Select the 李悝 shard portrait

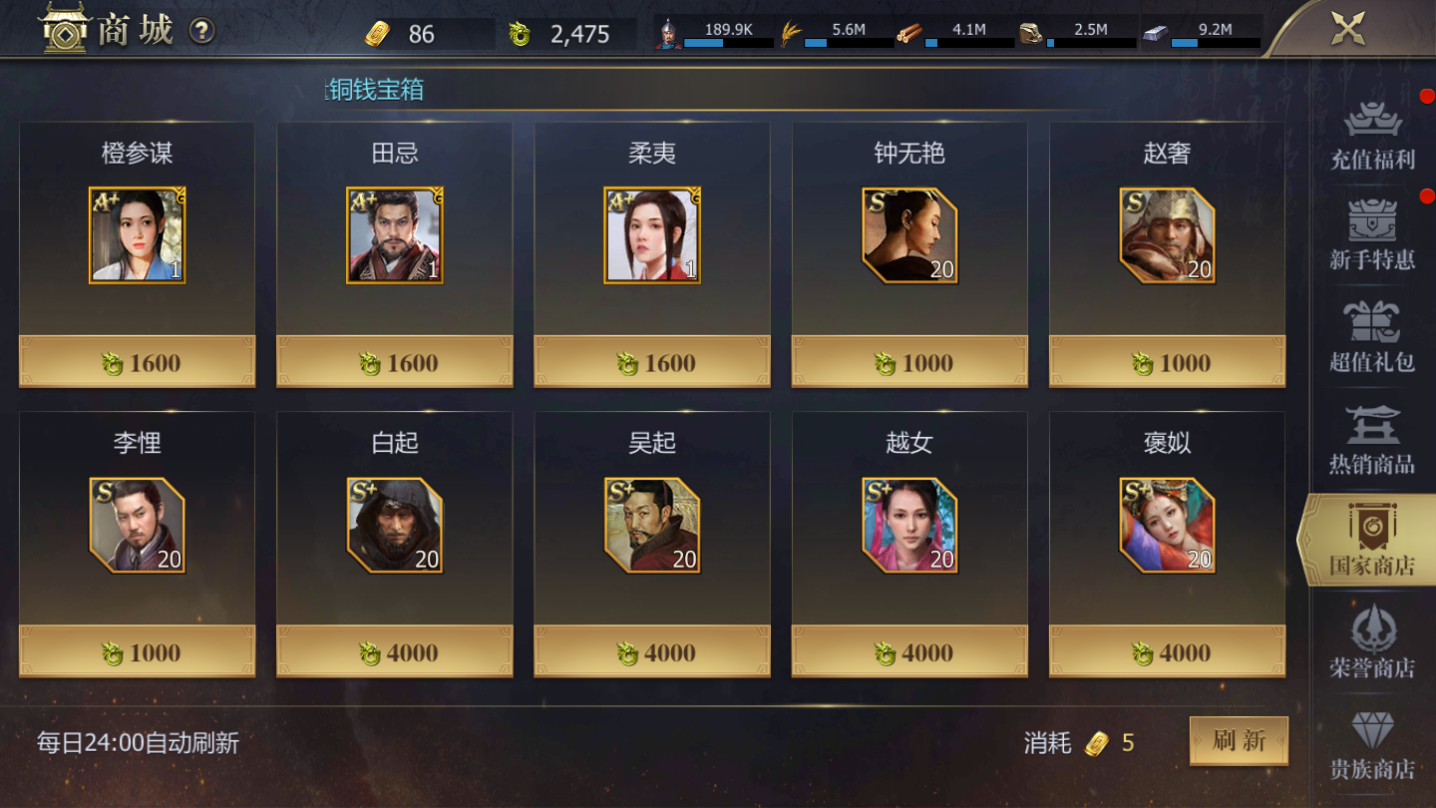tap(137, 525)
